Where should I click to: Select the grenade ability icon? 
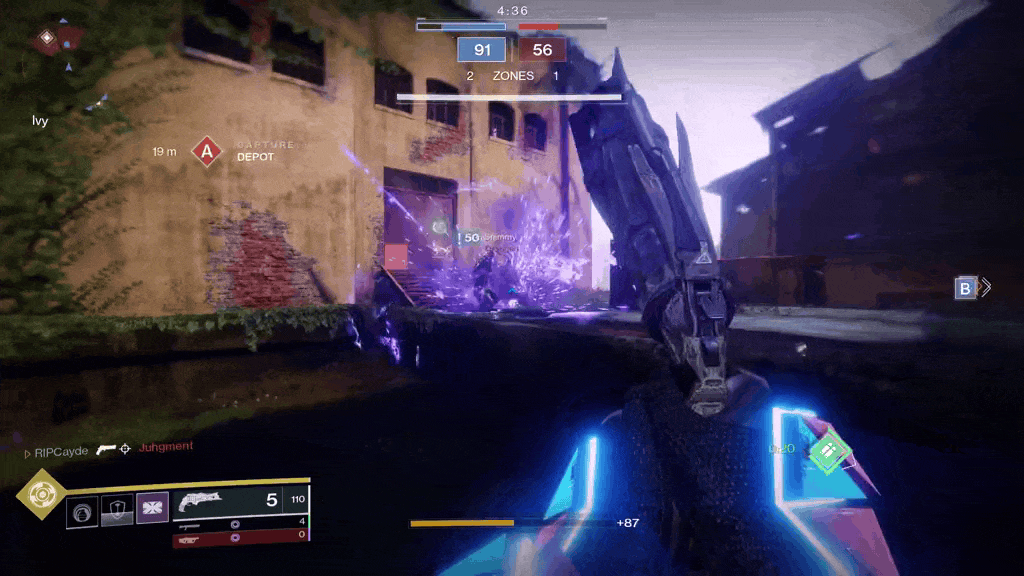pyautogui.click(x=82, y=512)
